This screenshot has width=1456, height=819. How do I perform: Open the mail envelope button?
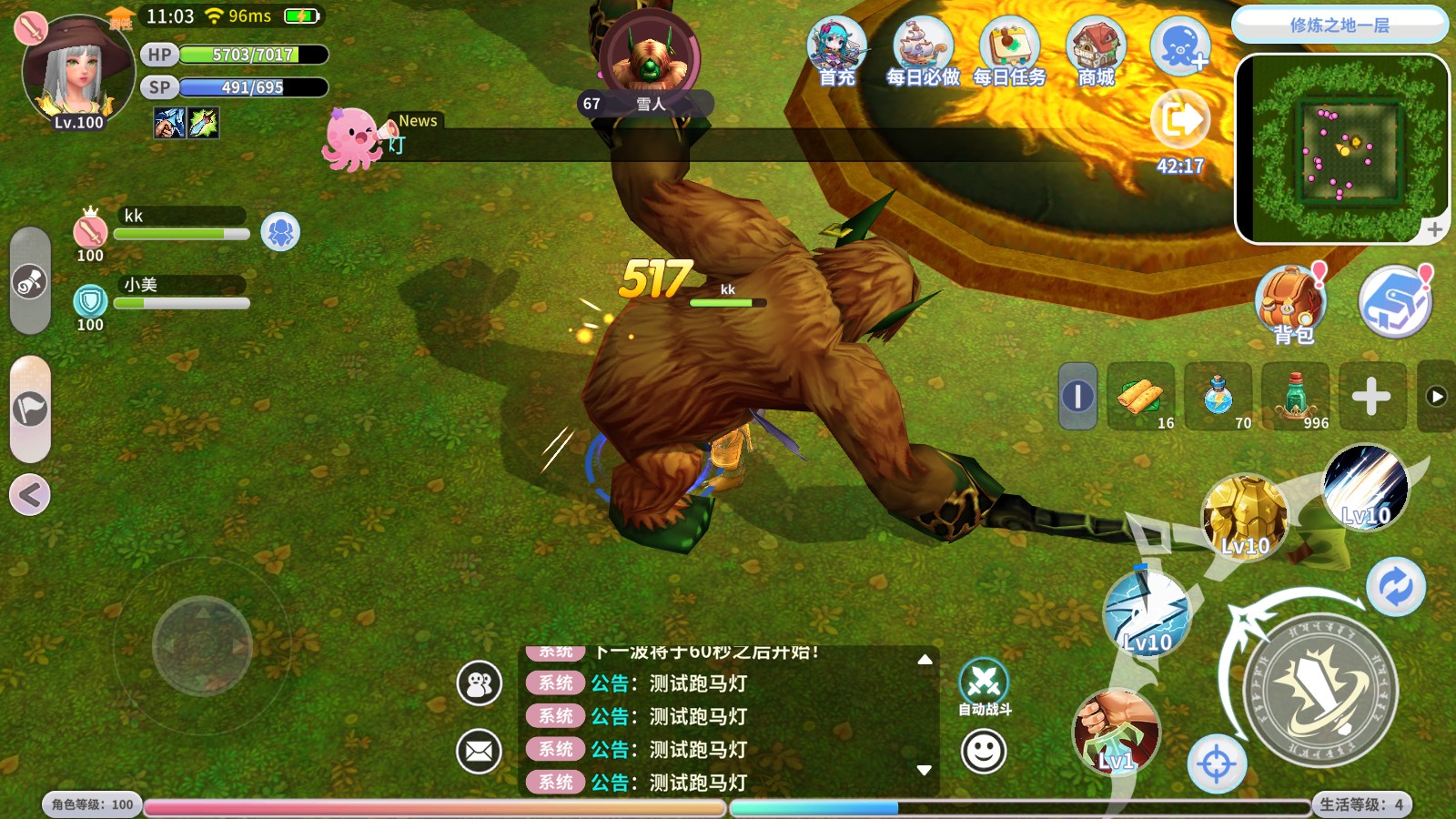pos(479,752)
